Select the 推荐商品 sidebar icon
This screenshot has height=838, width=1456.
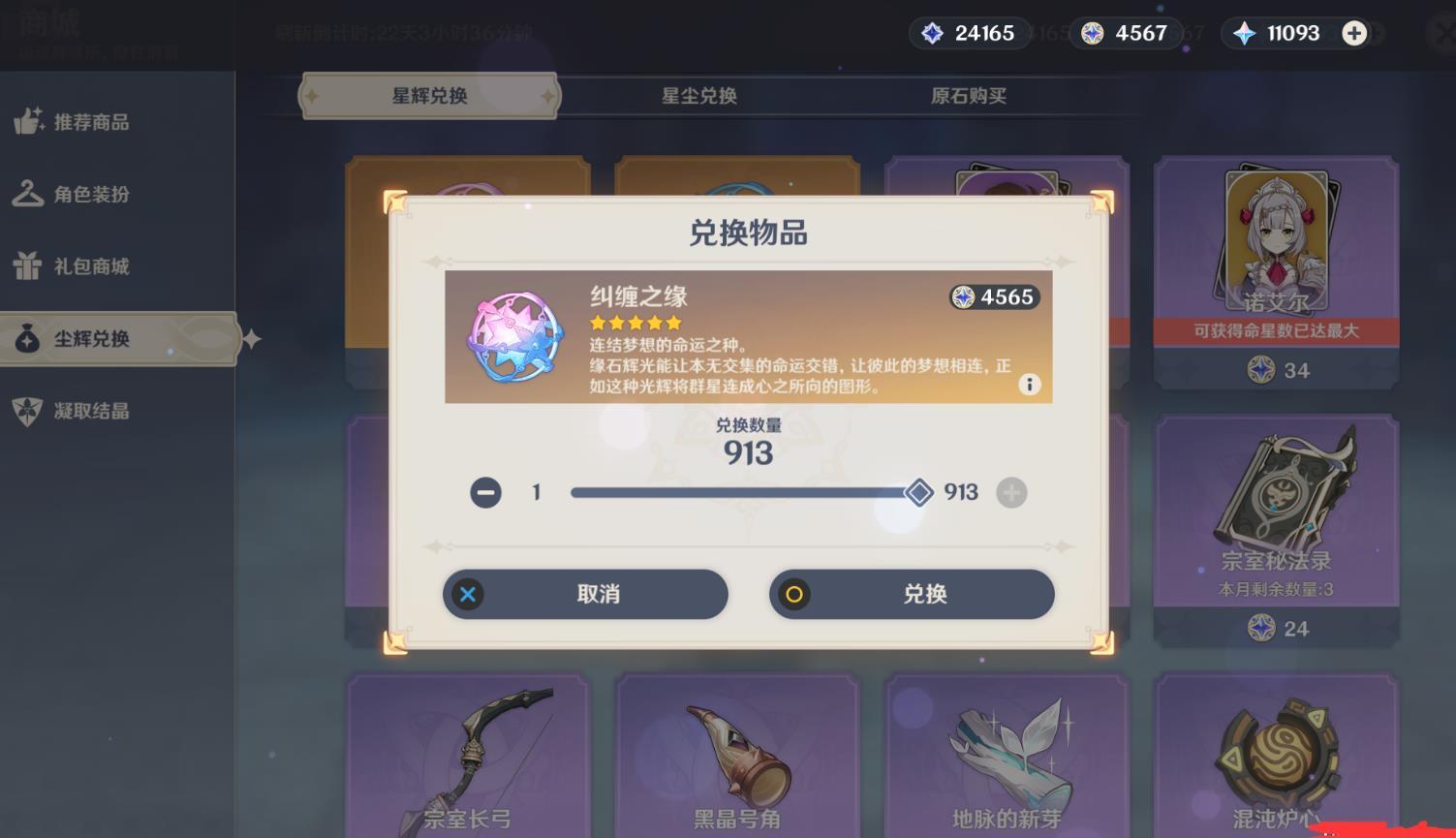pyautogui.click(x=29, y=122)
